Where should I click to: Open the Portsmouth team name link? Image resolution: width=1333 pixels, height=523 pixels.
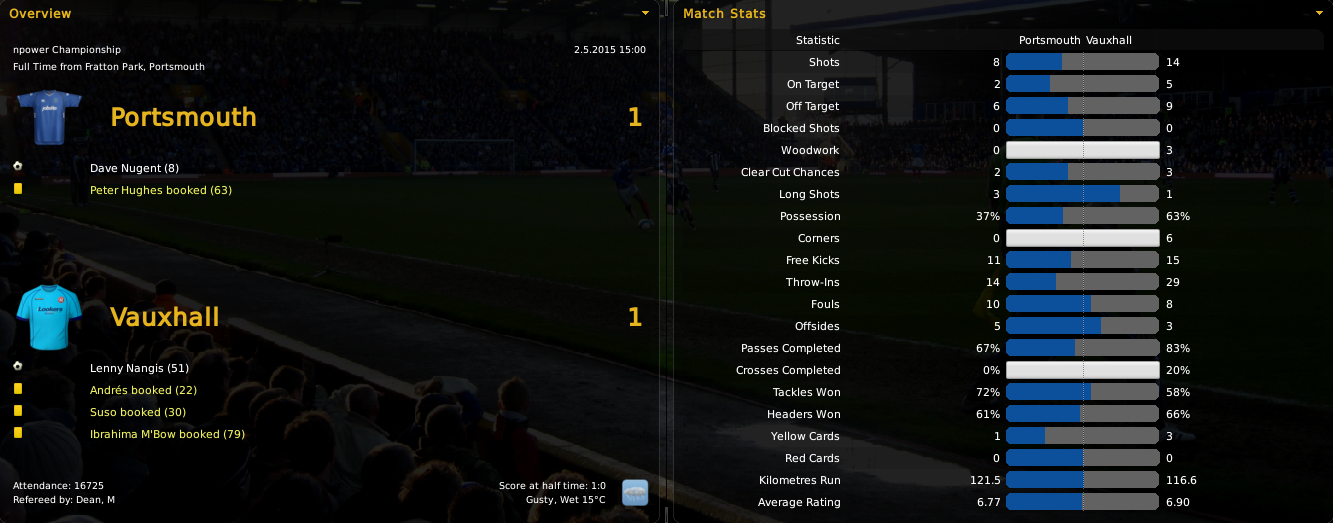183,117
